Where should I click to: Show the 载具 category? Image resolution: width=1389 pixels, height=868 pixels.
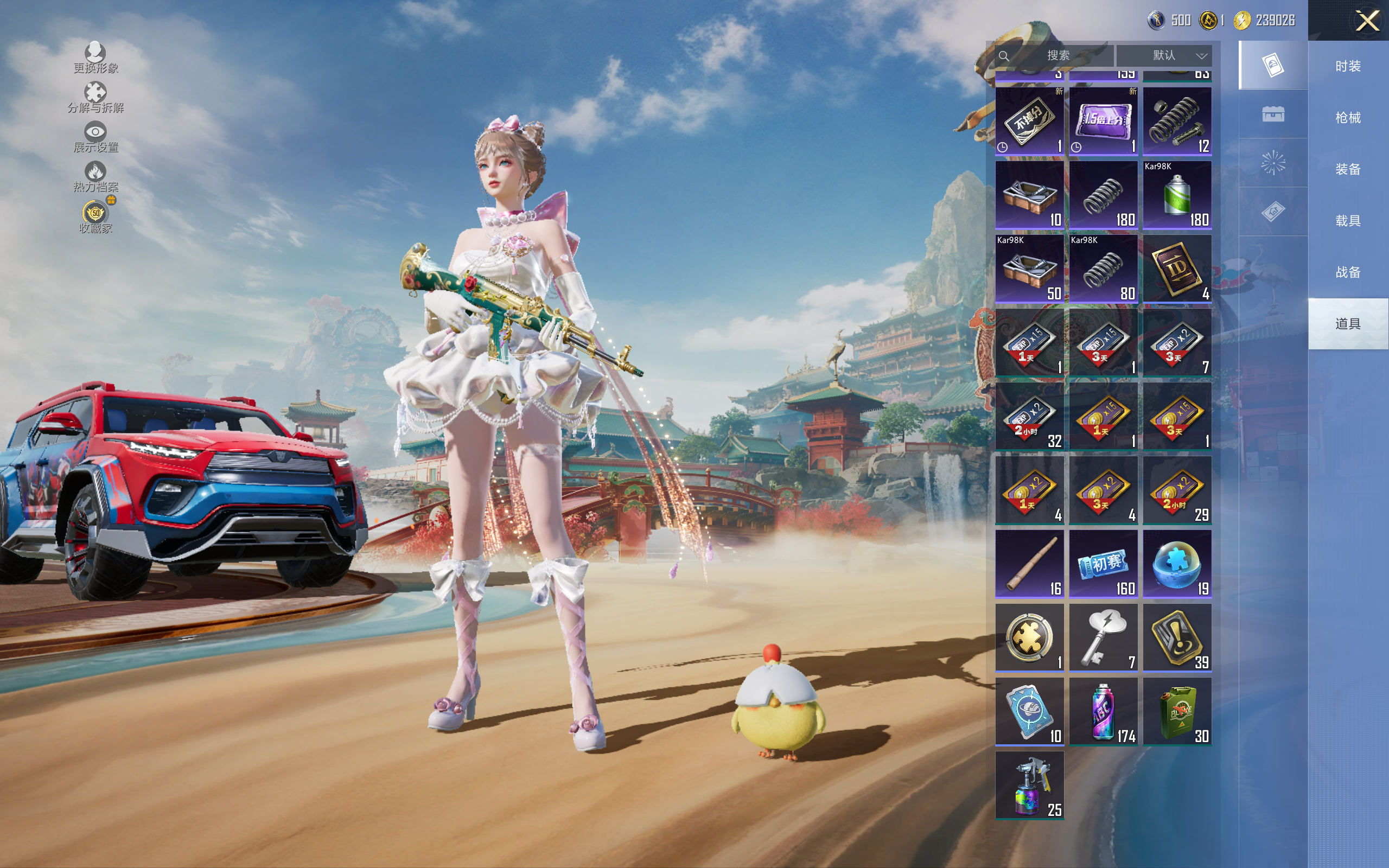coord(1348,220)
